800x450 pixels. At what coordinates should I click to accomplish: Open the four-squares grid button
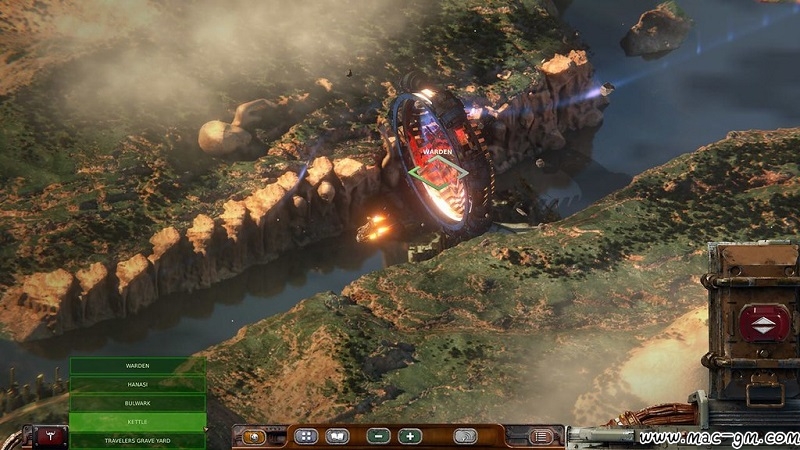(x=306, y=436)
